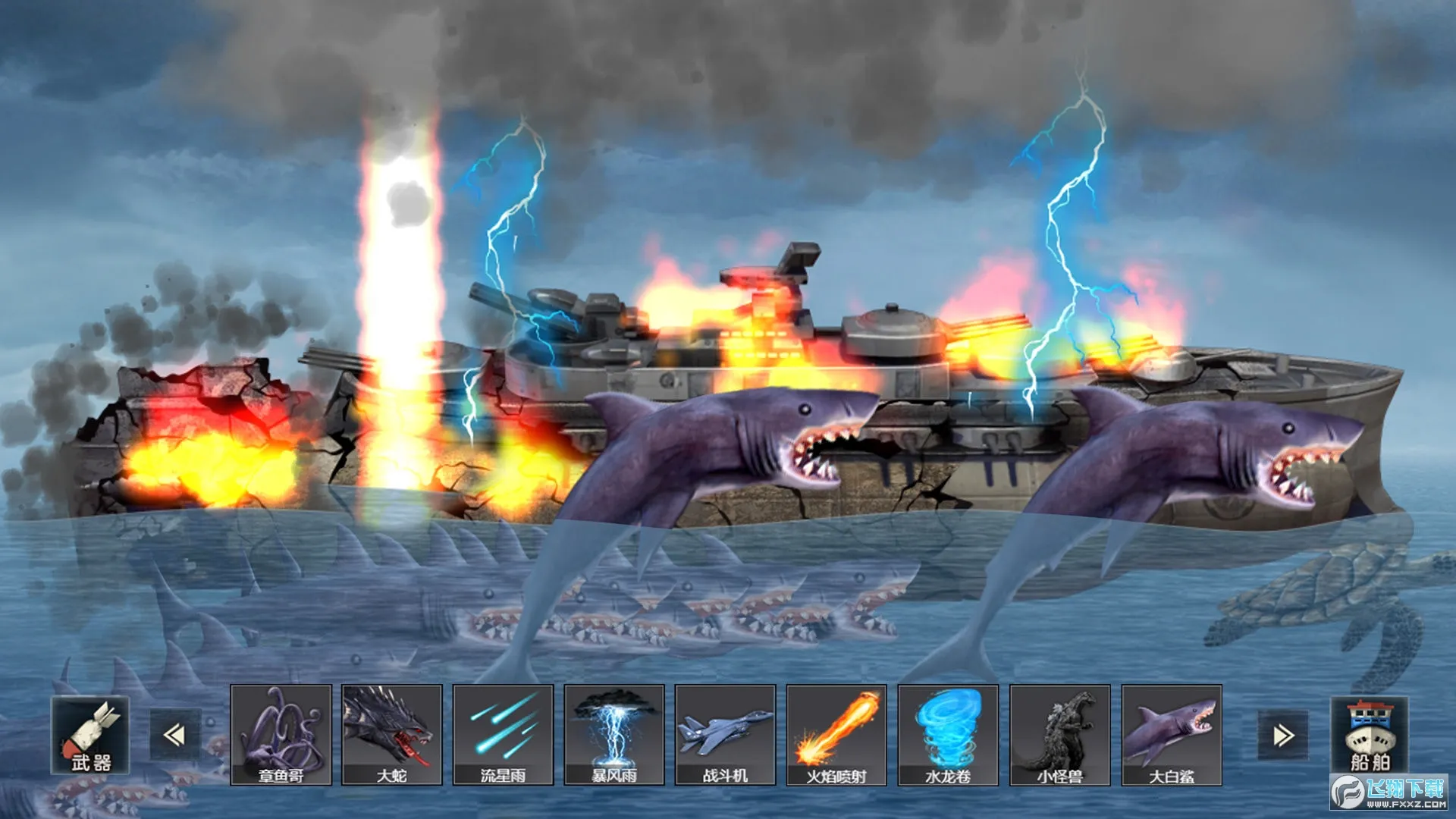Viewport: 1456px width, 819px height.
Task: Open the 武器 weapons category
Action: coord(90,735)
